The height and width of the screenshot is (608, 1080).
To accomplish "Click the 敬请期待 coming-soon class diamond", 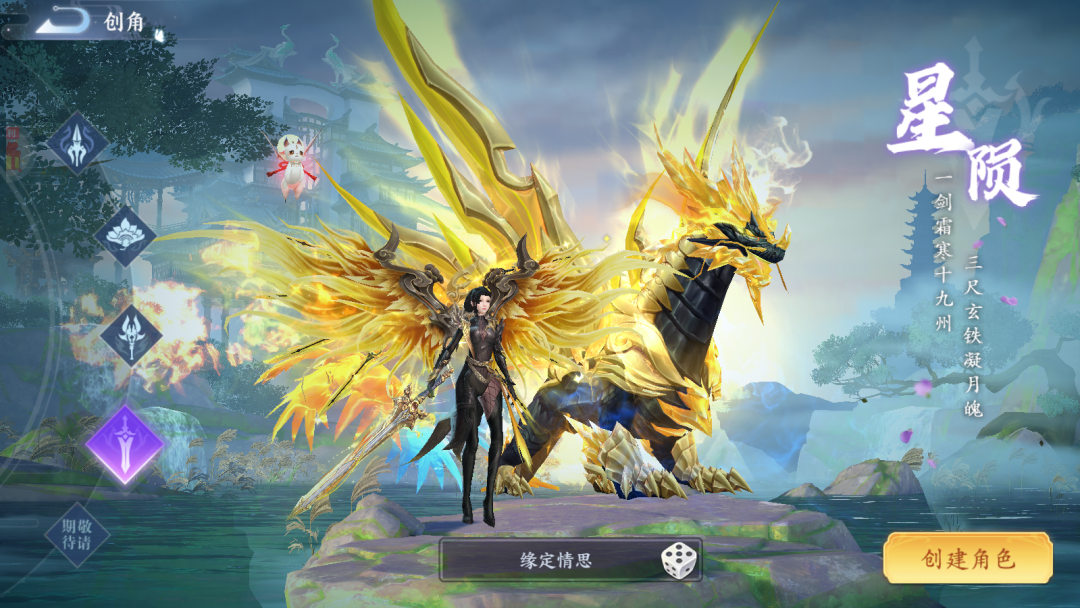I will (x=77, y=535).
